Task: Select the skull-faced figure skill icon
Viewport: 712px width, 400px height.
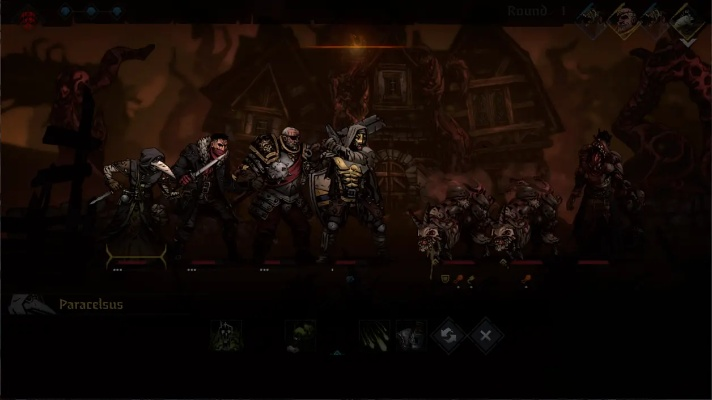Action: [226, 335]
